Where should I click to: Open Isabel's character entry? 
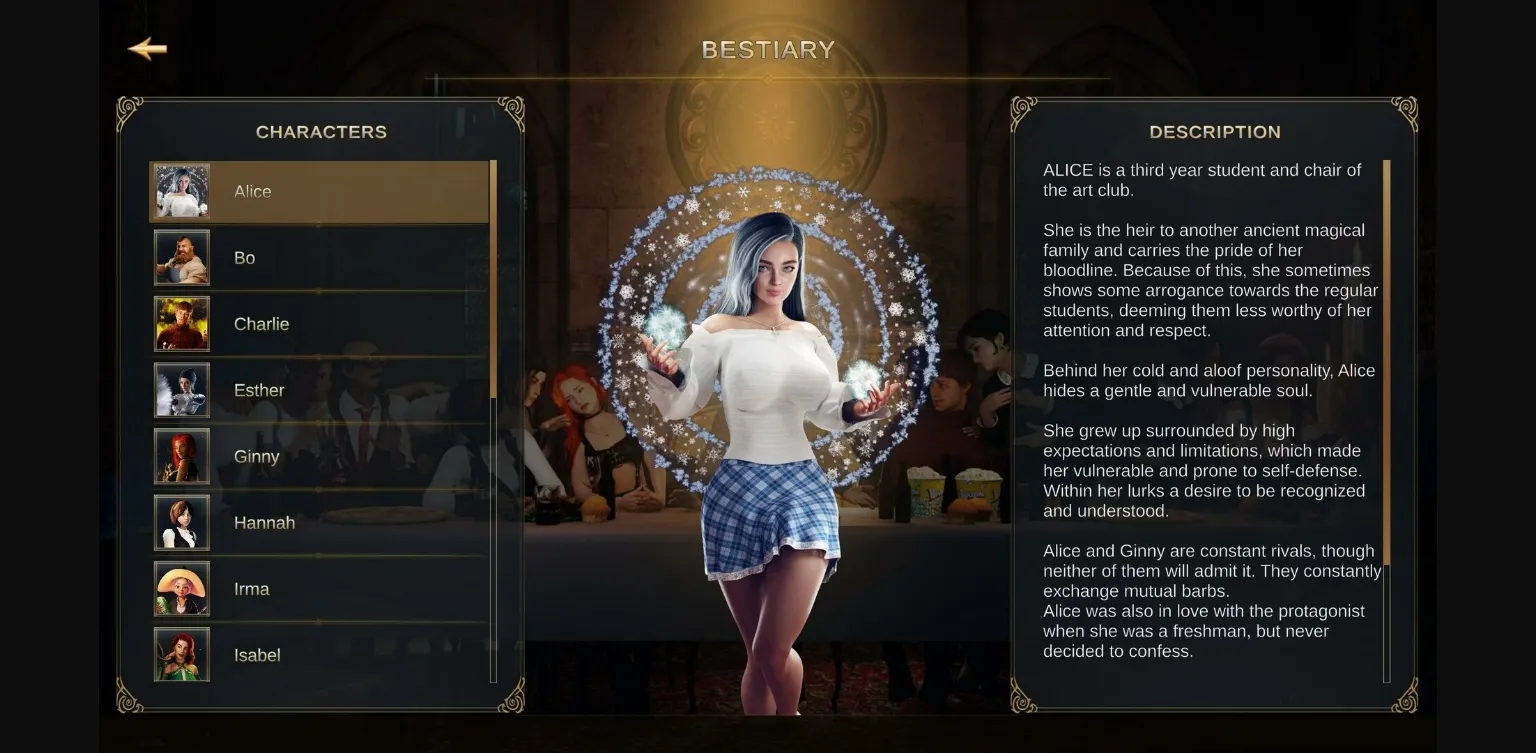click(318, 655)
